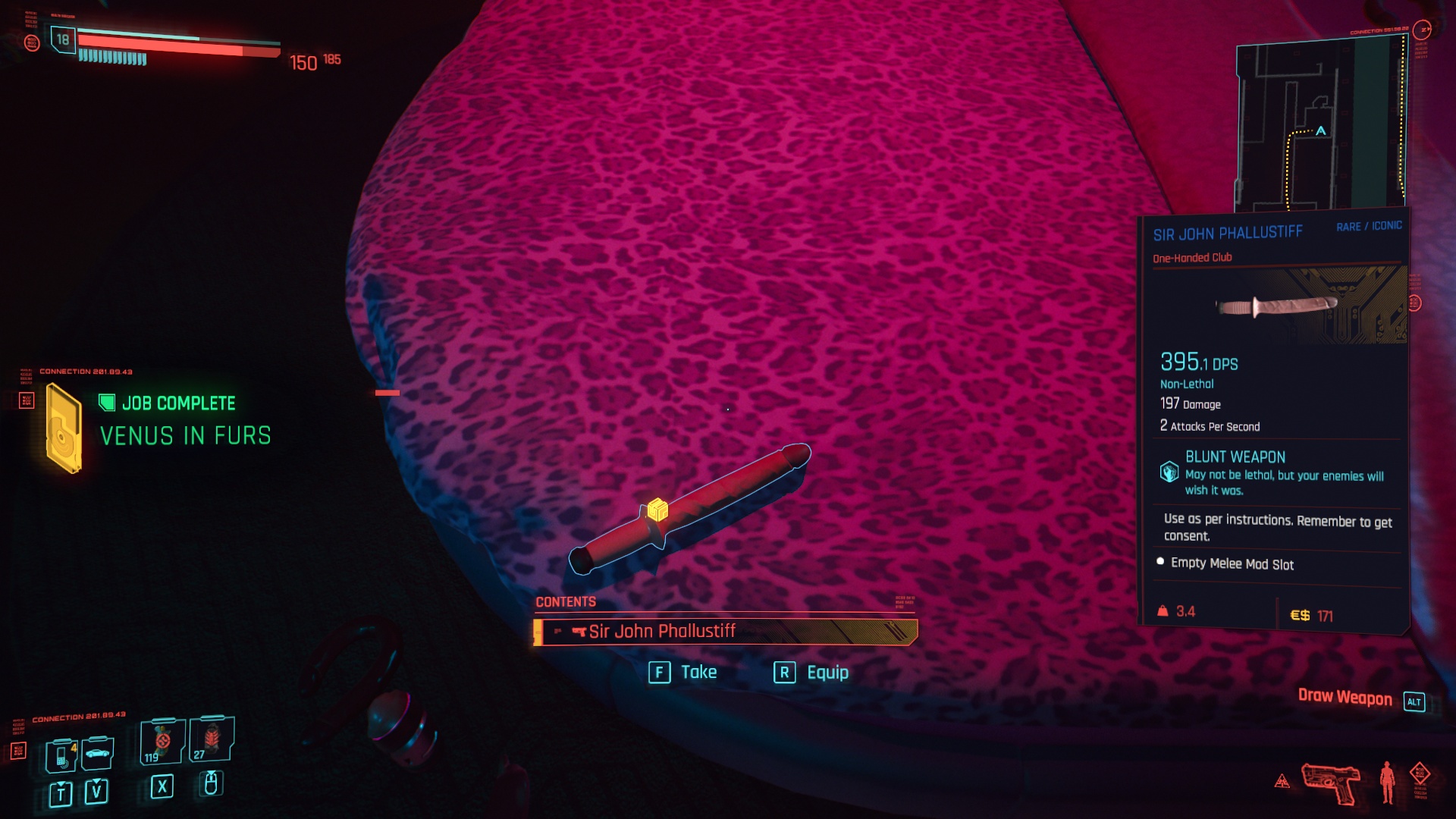Click the hazard triangle warning icon
Viewport: 1456px width, 819px height.
[1282, 781]
